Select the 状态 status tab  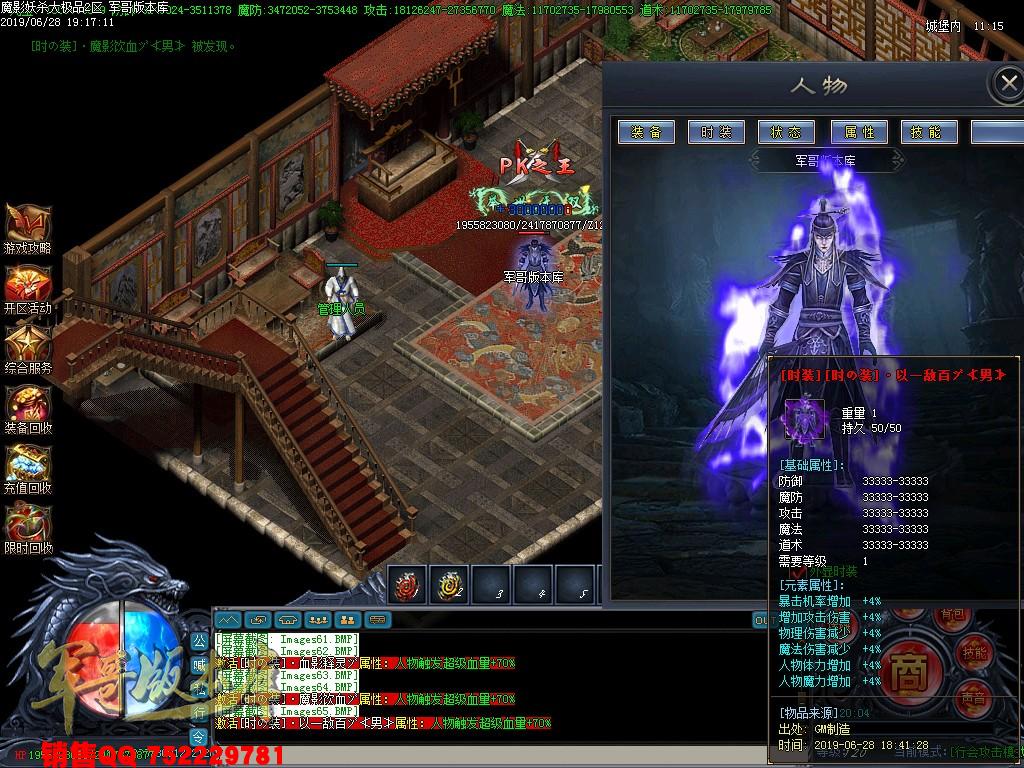(787, 132)
